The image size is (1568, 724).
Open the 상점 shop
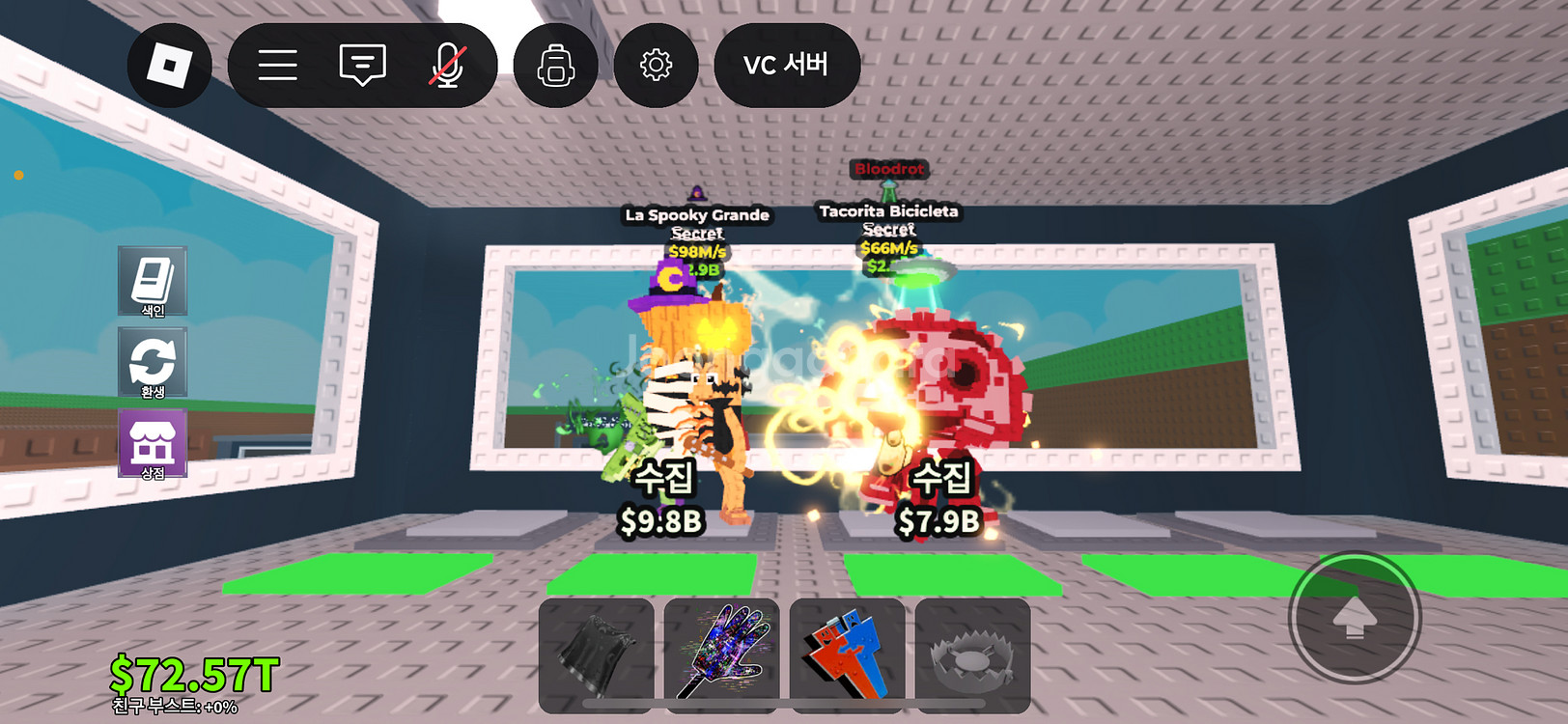pyautogui.click(x=153, y=444)
